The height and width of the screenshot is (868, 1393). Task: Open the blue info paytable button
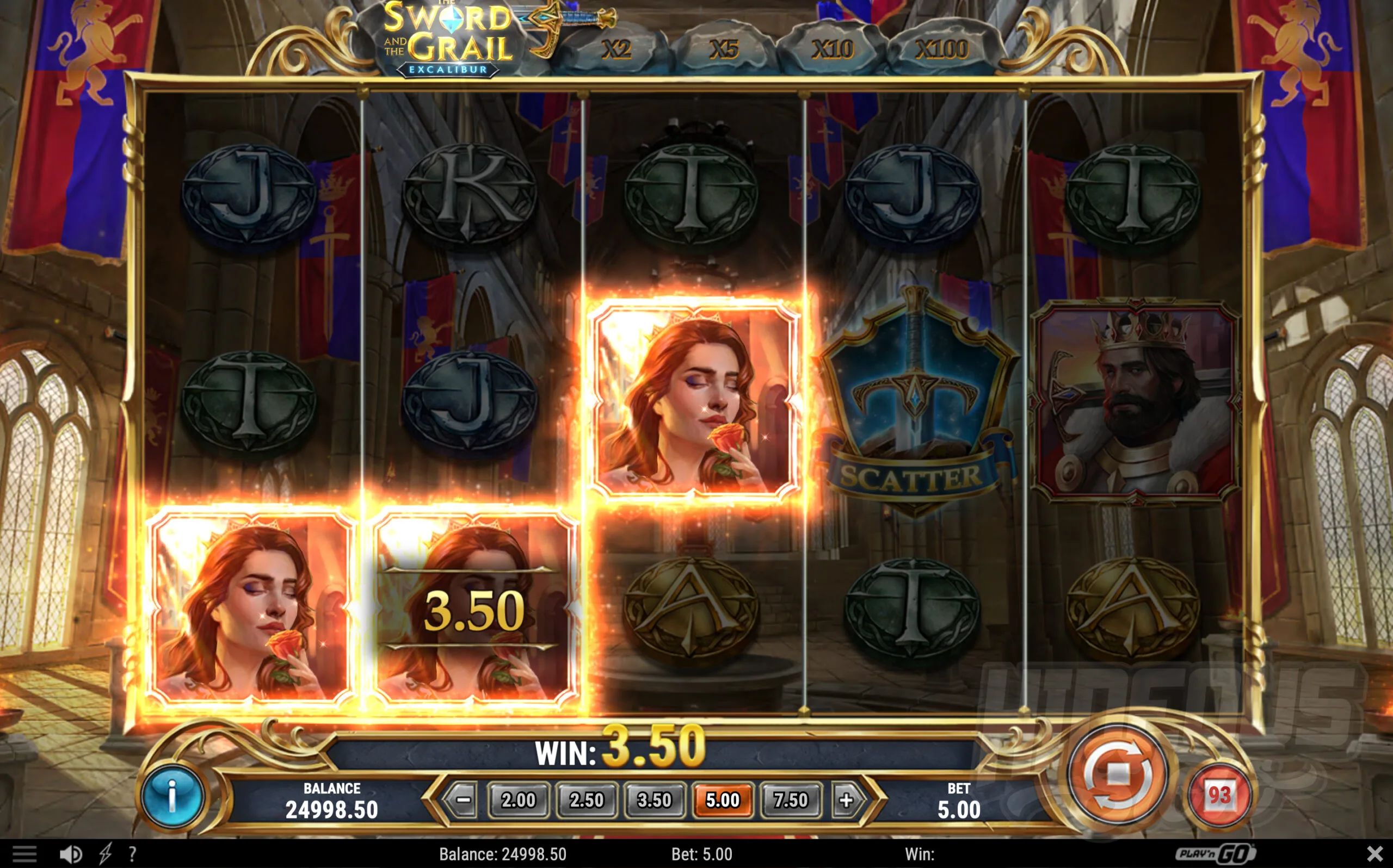[172, 797]
